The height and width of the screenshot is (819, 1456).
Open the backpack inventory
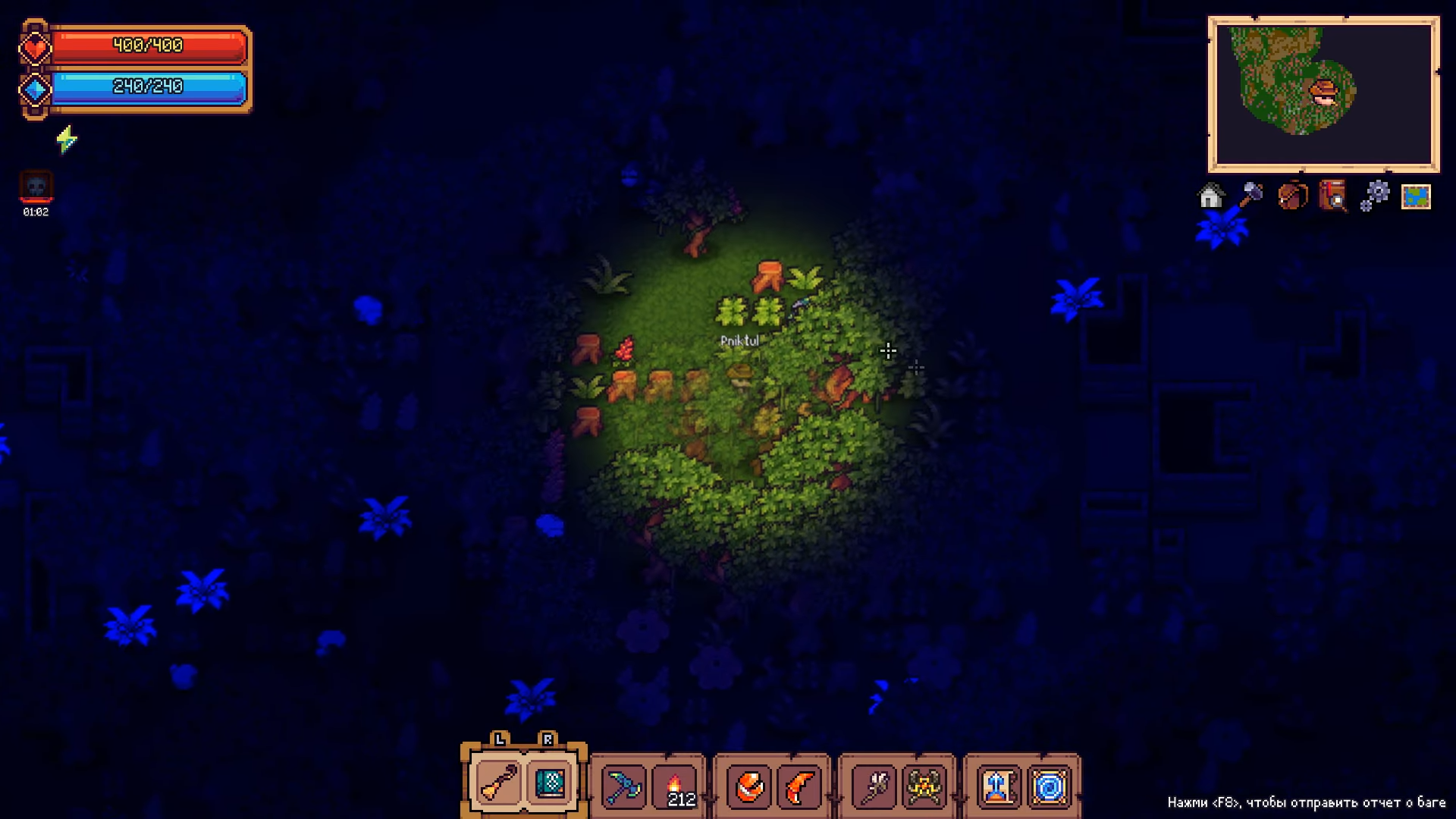click(1292, 196)
